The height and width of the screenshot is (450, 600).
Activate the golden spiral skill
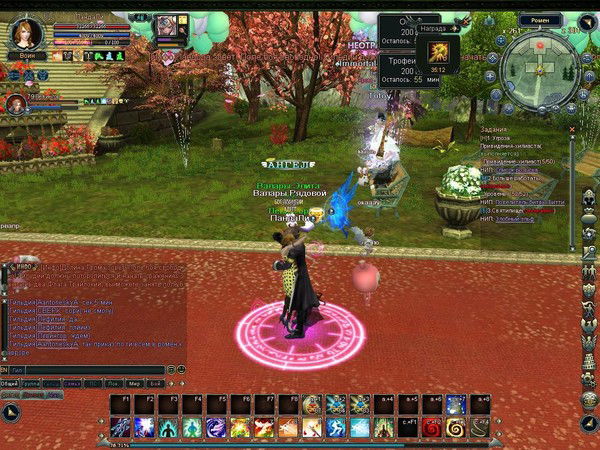click(x=457, y=428)
